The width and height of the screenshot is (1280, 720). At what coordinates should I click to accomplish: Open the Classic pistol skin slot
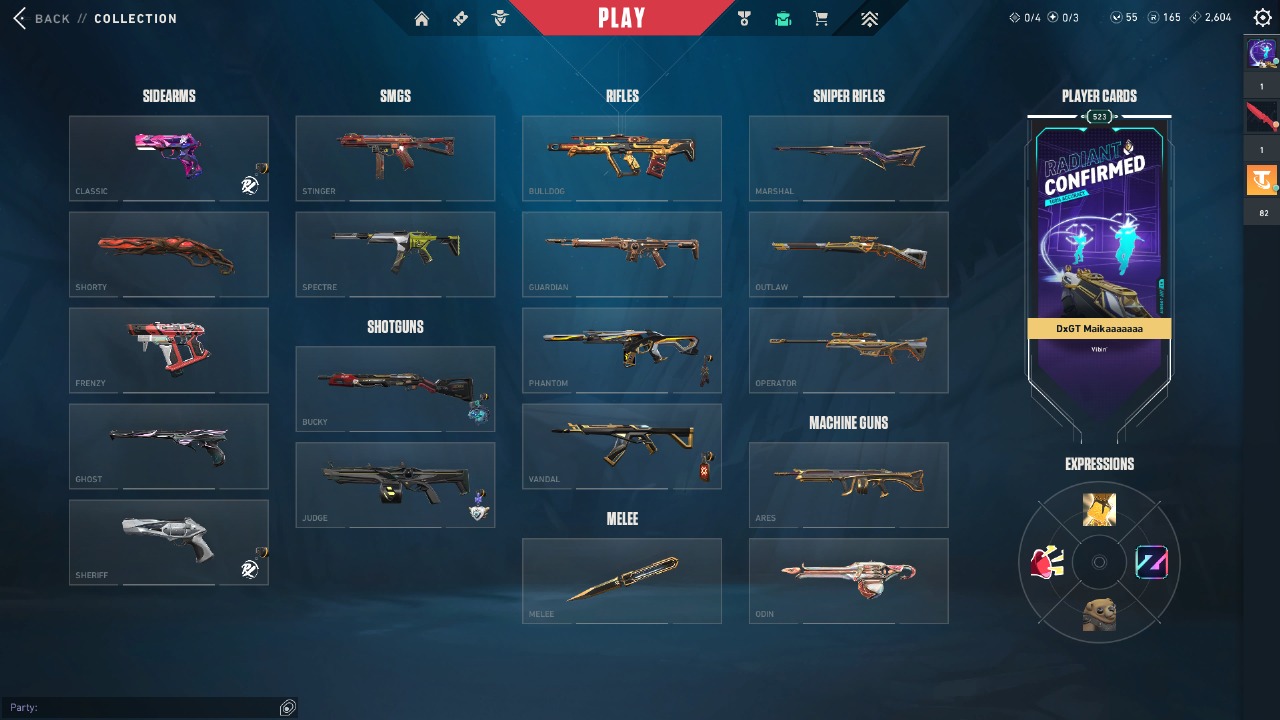[x=168, y=158]
